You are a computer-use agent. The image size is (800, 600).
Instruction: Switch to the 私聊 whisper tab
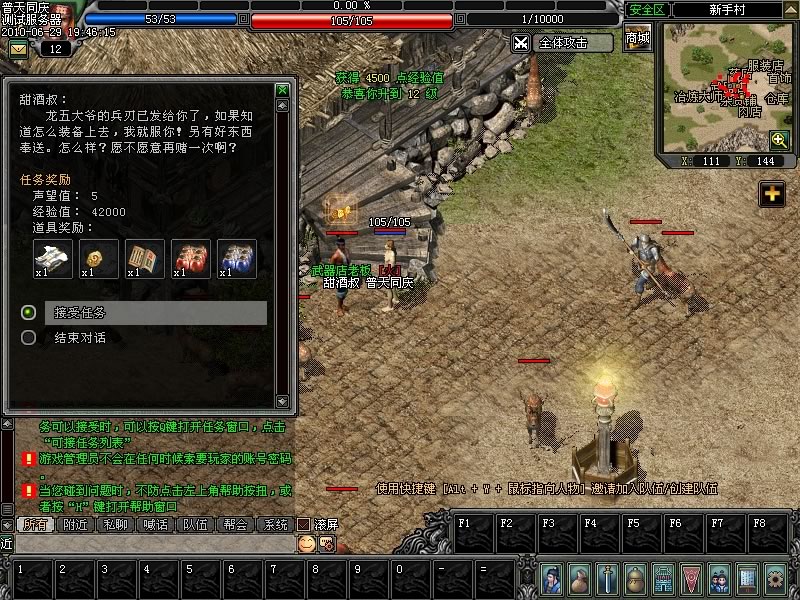(x=115, y=524)
